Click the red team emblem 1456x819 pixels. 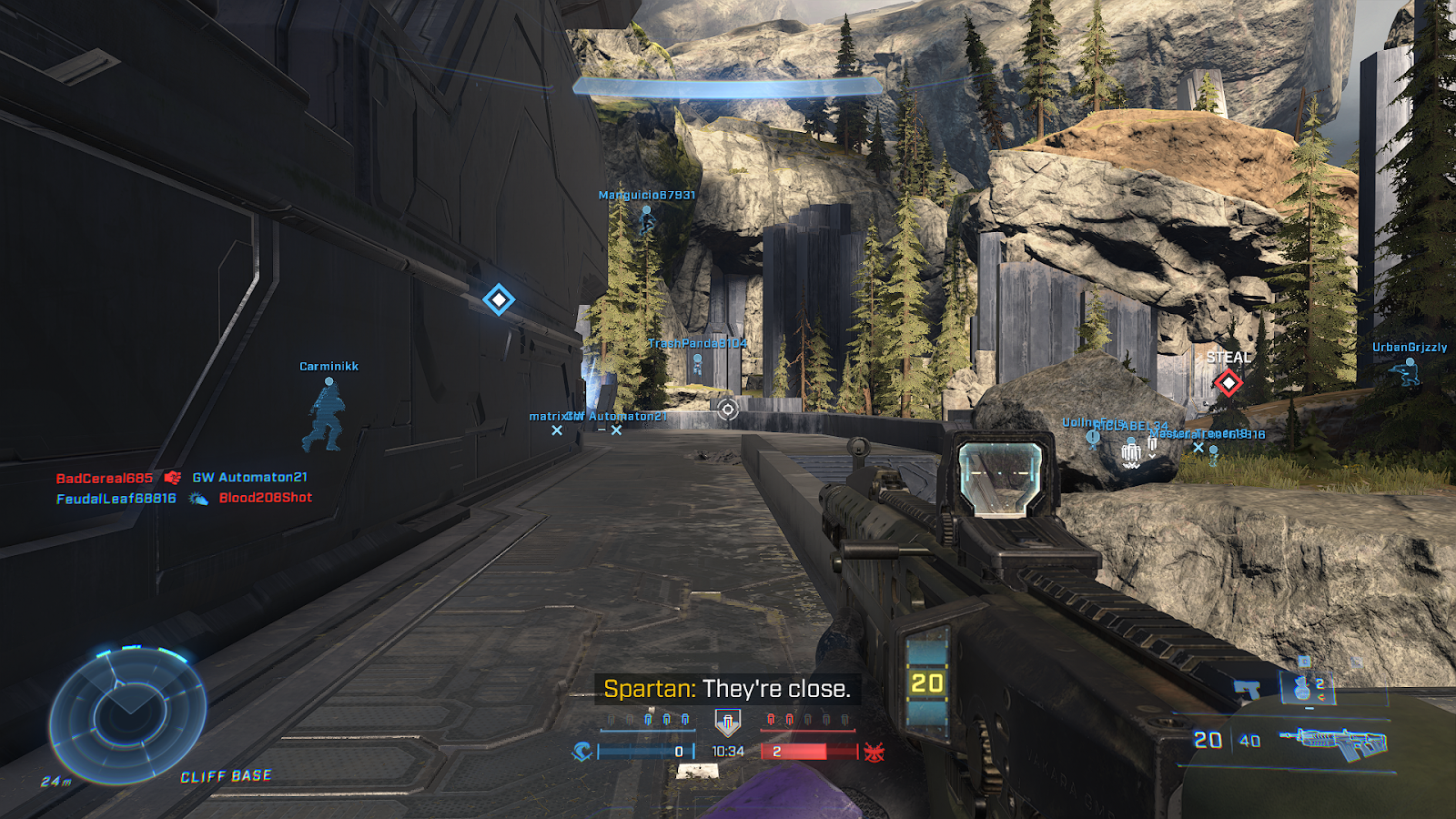click(875, 752)
